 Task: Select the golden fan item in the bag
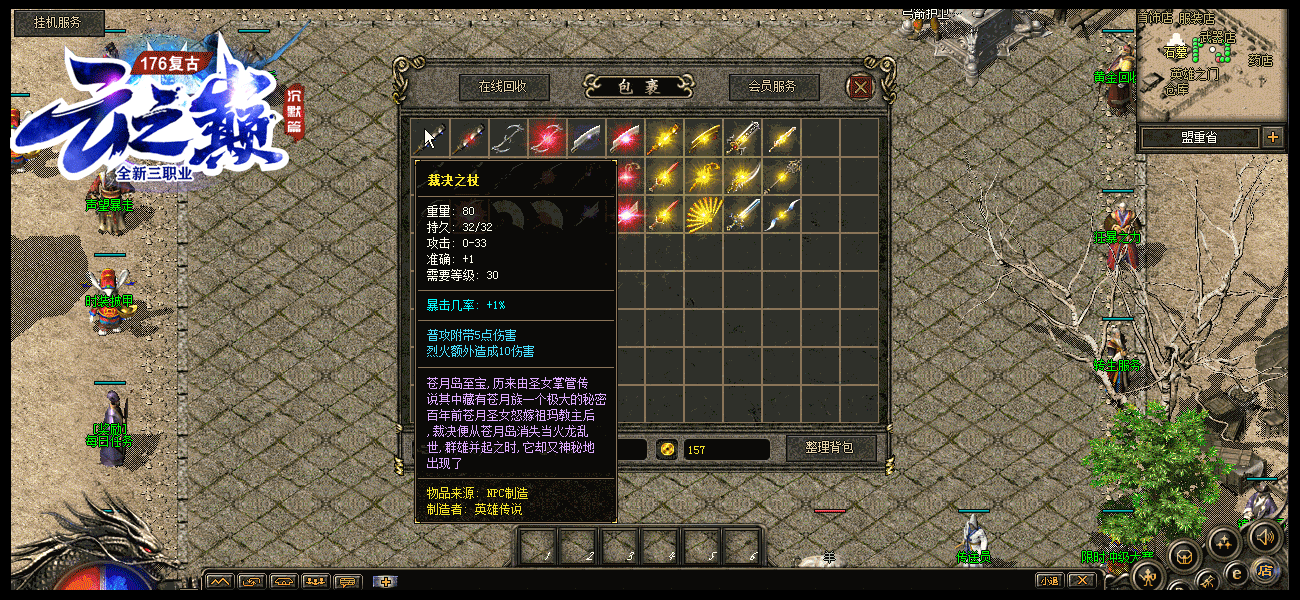(704, 212)
